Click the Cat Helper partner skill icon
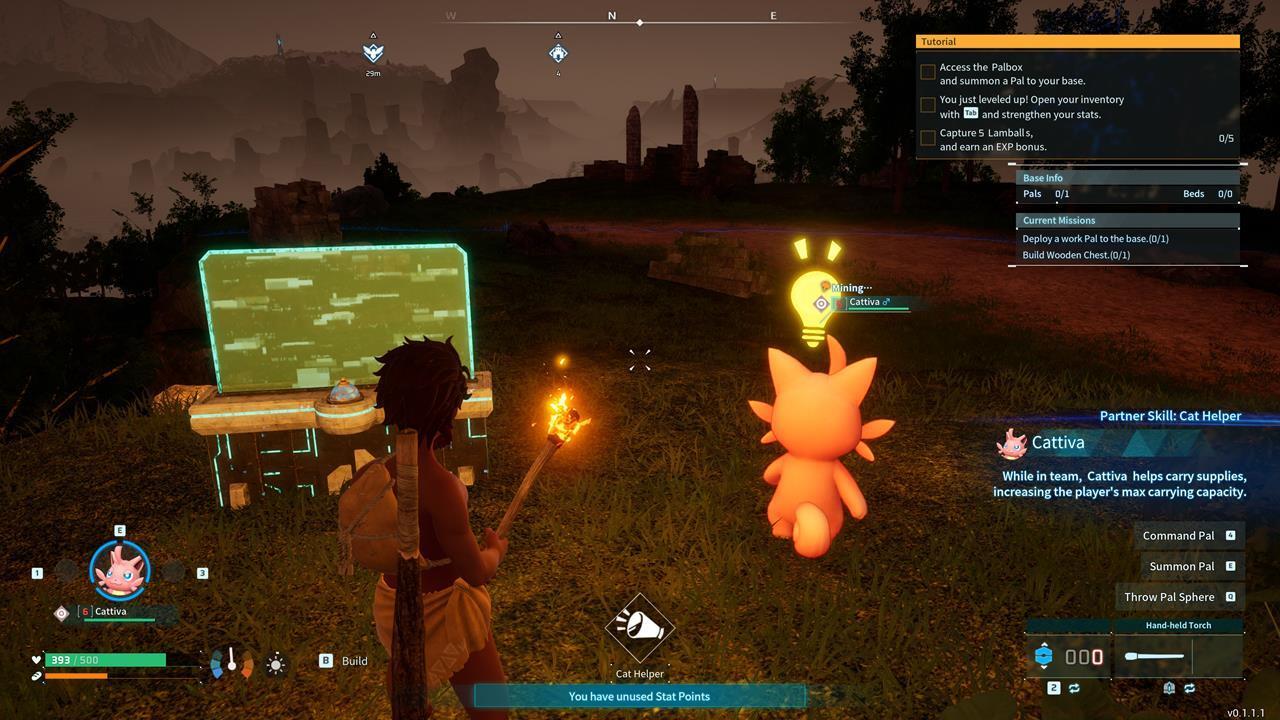This screenshot has height=720, width=1280. click(x=640, y=628)
